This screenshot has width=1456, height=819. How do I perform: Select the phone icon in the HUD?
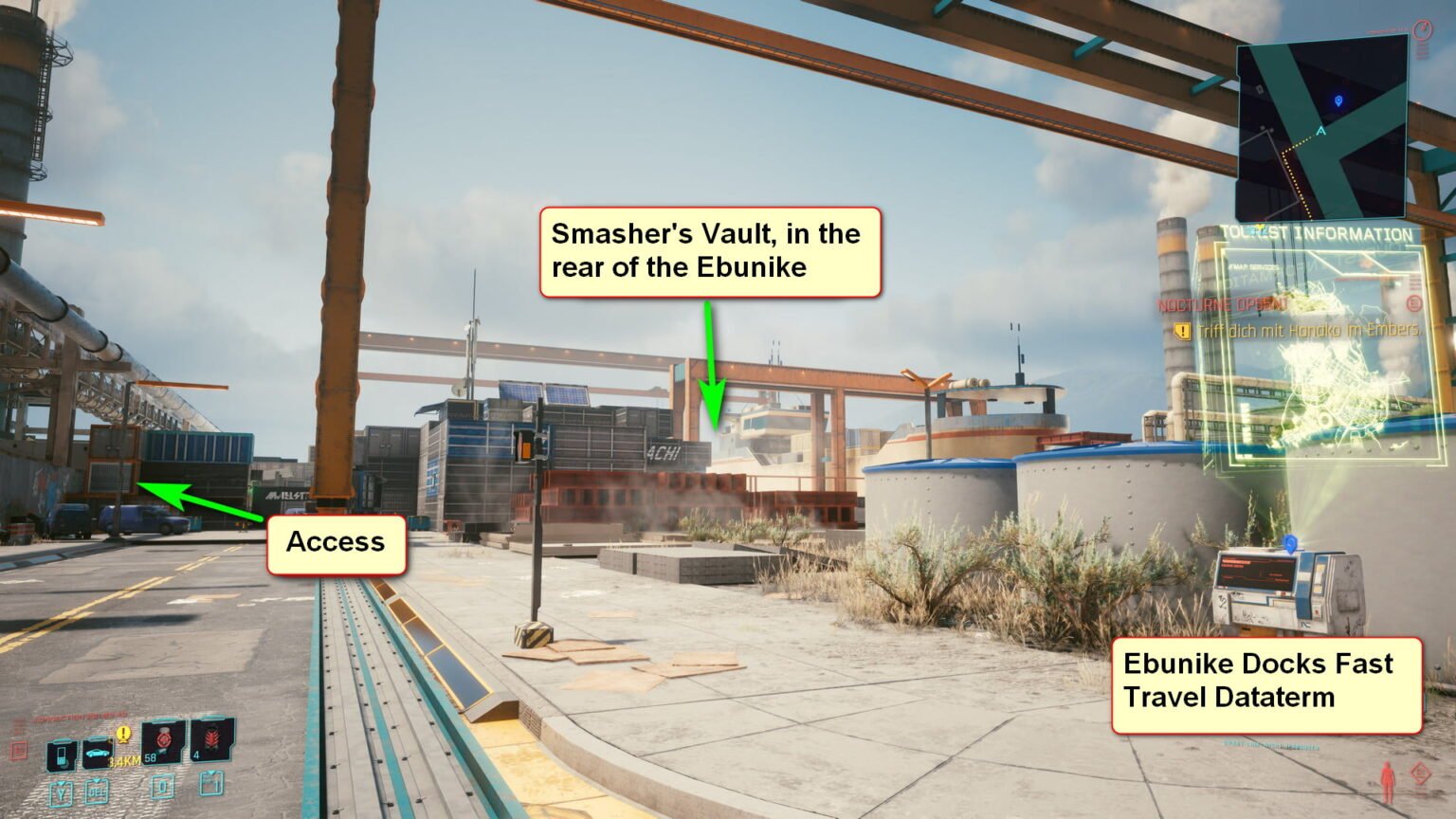(62, 754)
